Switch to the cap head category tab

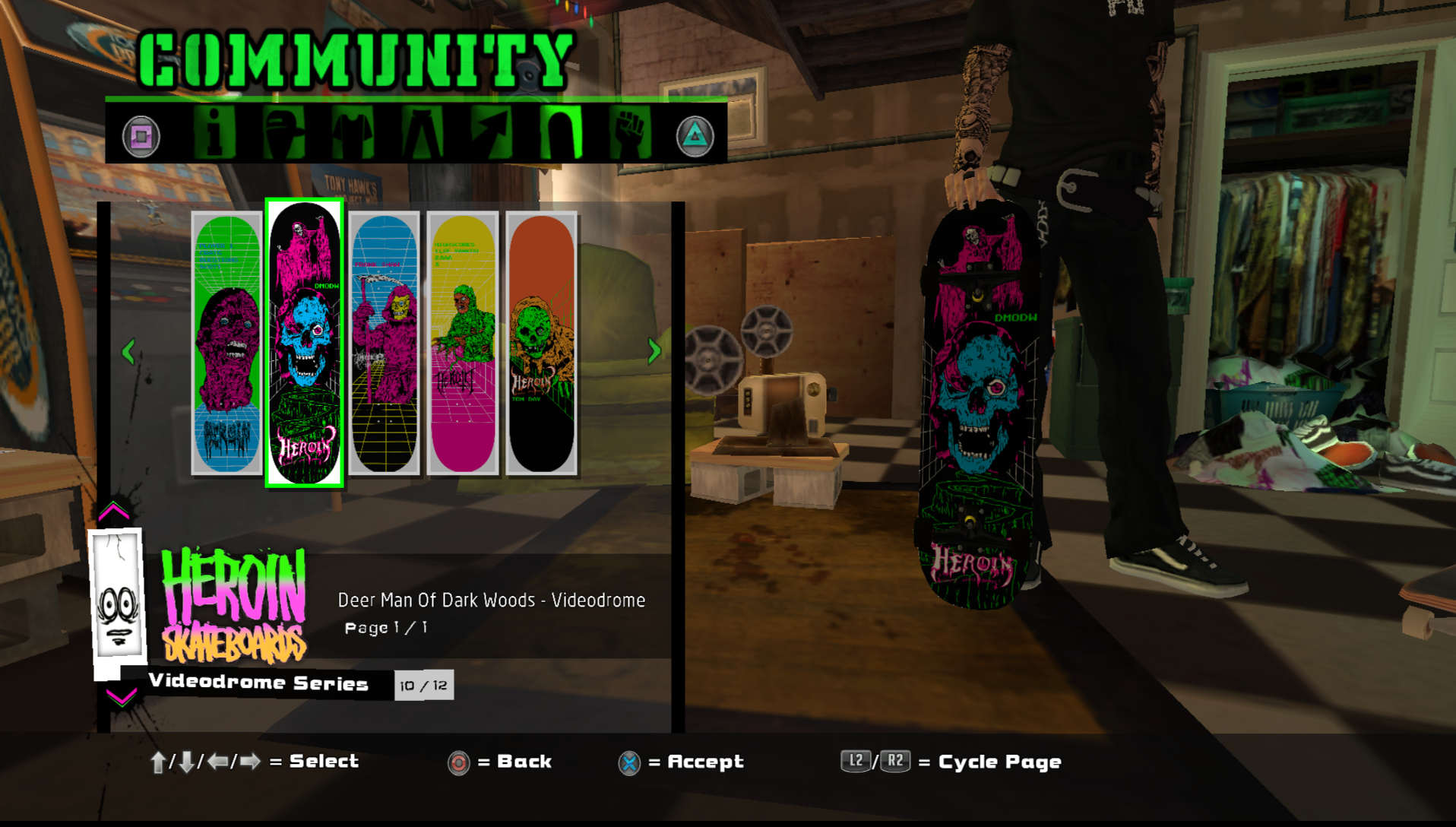(x=283, y=134)
